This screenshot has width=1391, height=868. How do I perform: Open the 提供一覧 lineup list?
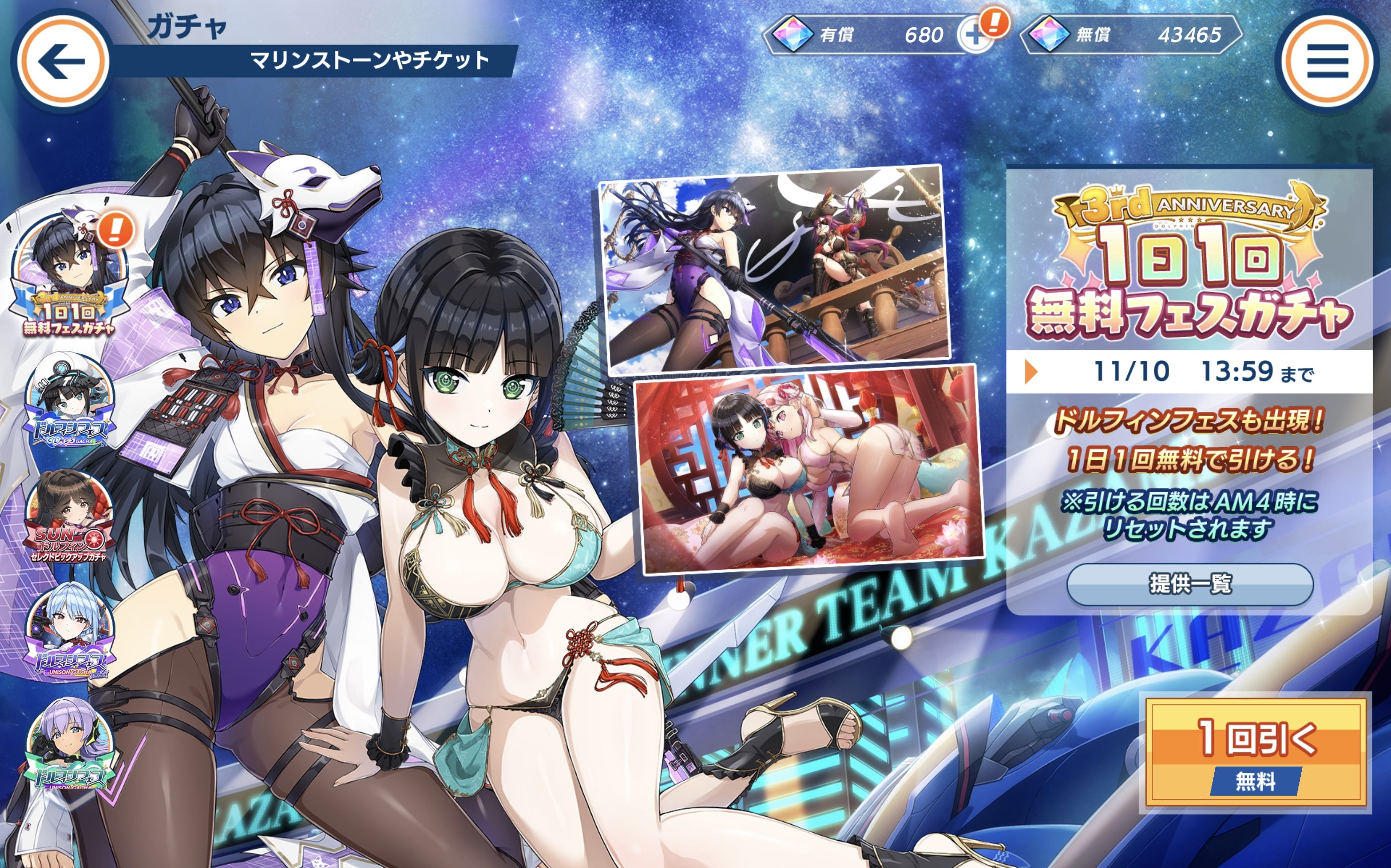1189,584
